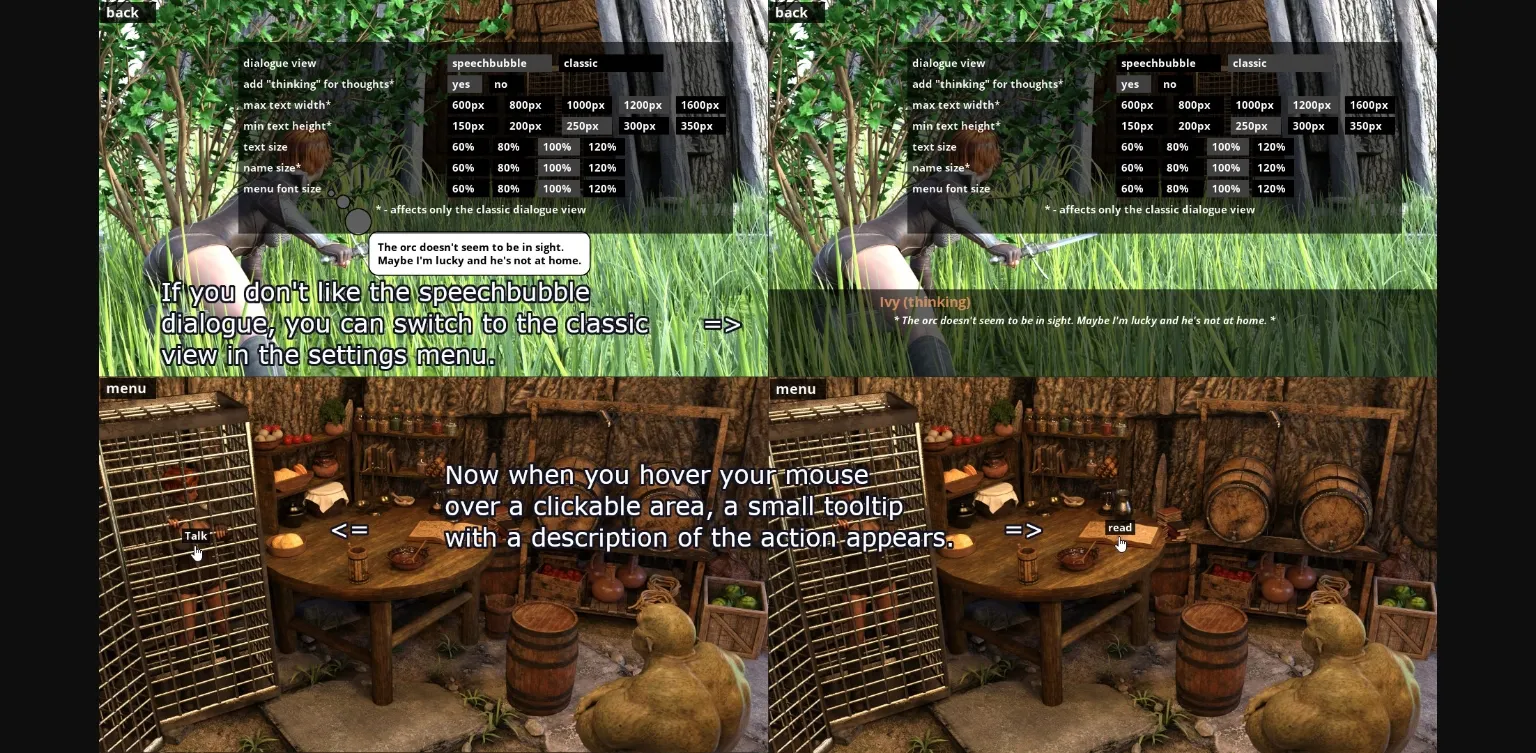
Task: Disable thinking quotes with 'no'
Action: (x=500, y=84)
